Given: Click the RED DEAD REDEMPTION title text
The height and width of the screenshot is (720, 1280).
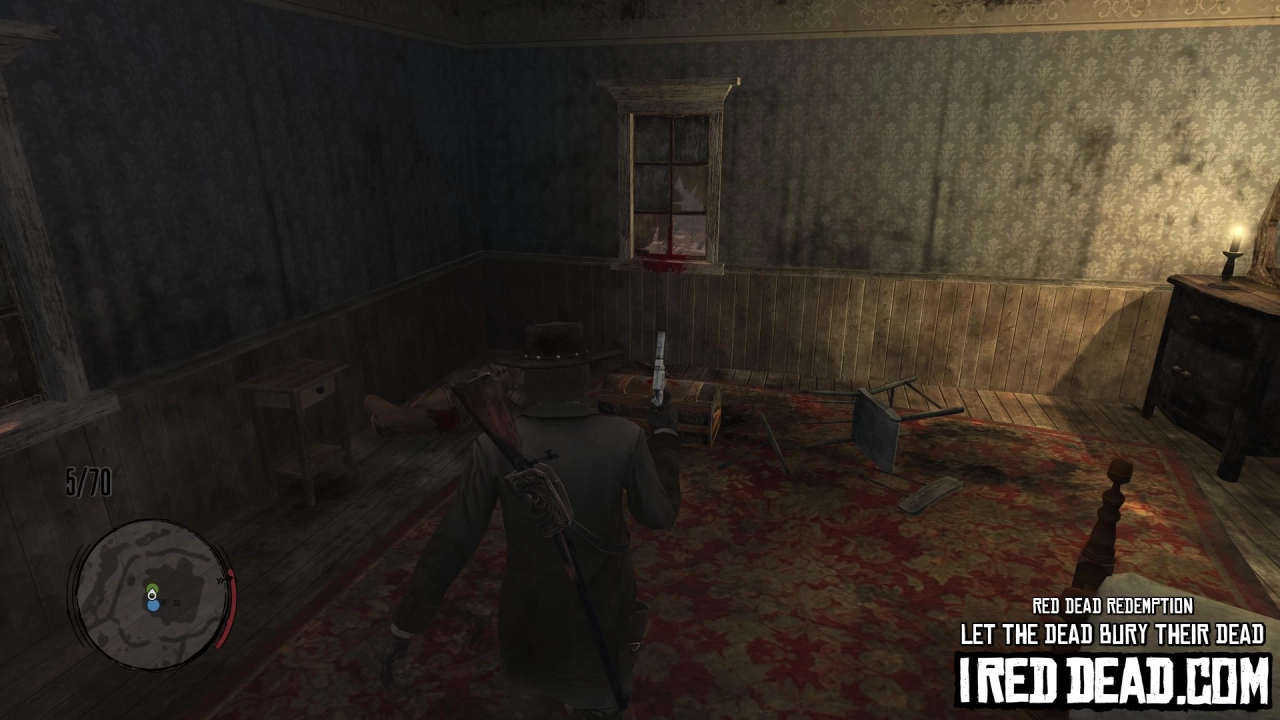Looking at the screenshot, I should tap(1112, 606).
